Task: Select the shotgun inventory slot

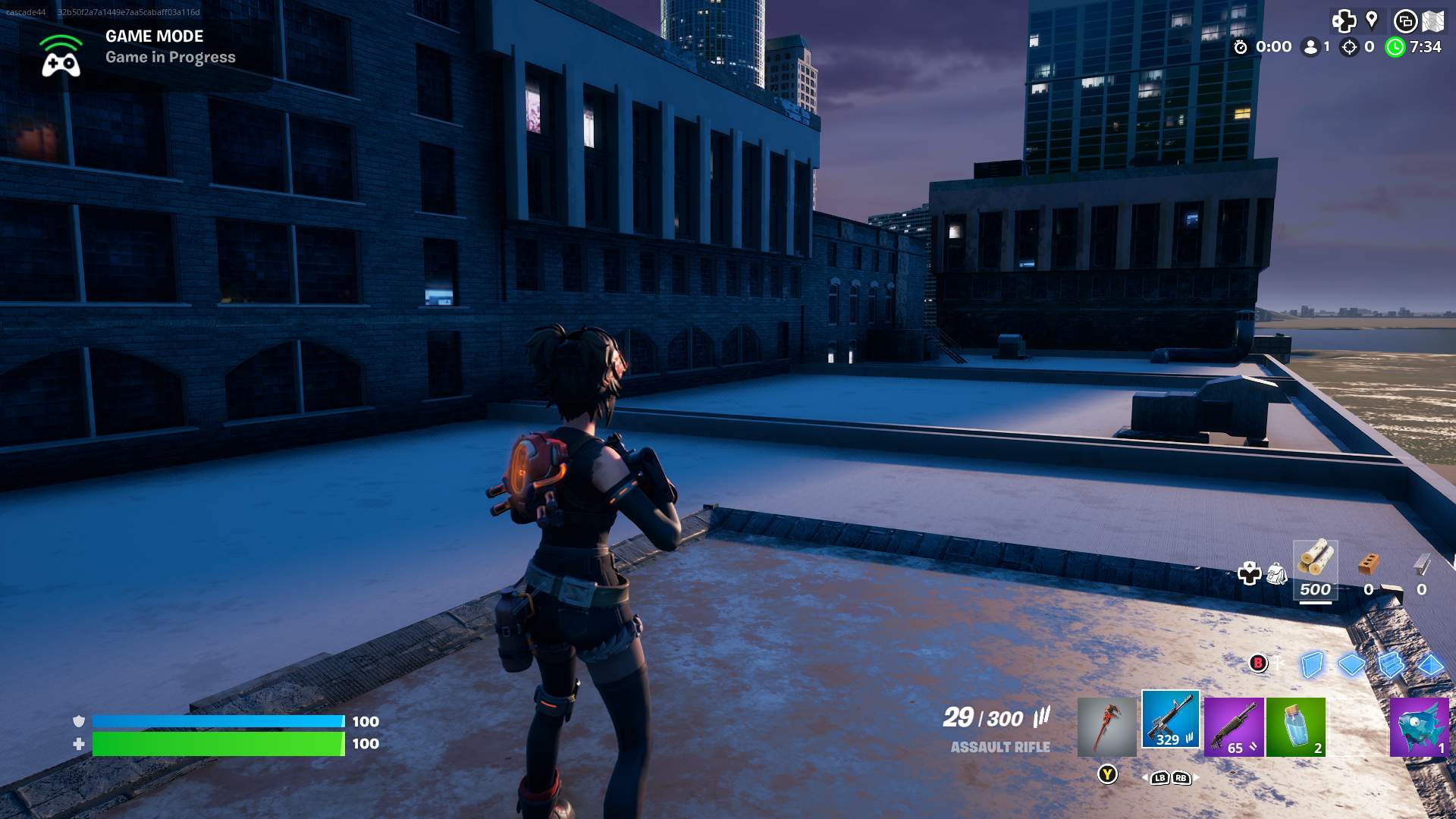Action: [x=1235, y=725]
